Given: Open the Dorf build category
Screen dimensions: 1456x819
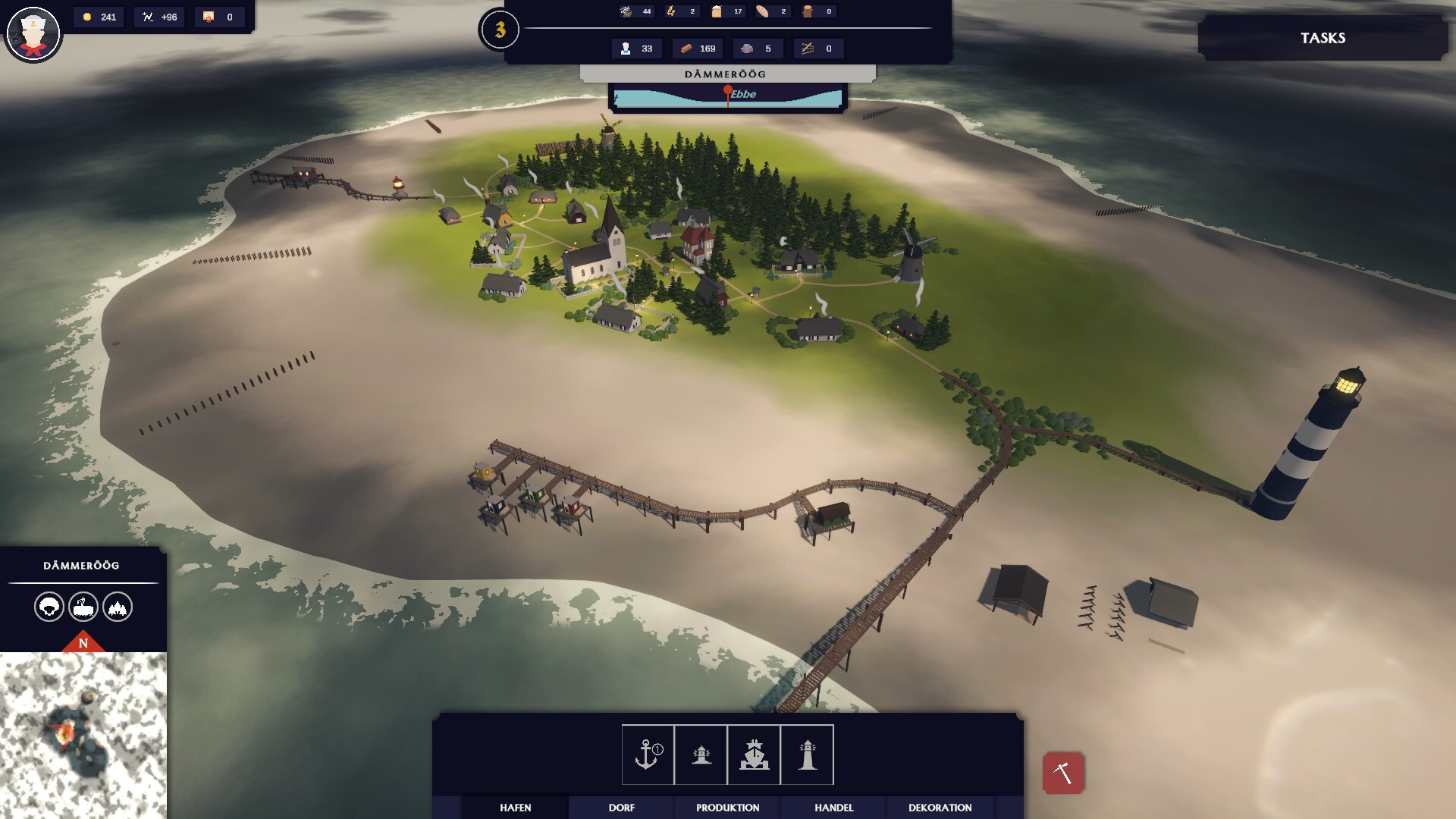Looking at the screenshot, I should click(622, 808).
